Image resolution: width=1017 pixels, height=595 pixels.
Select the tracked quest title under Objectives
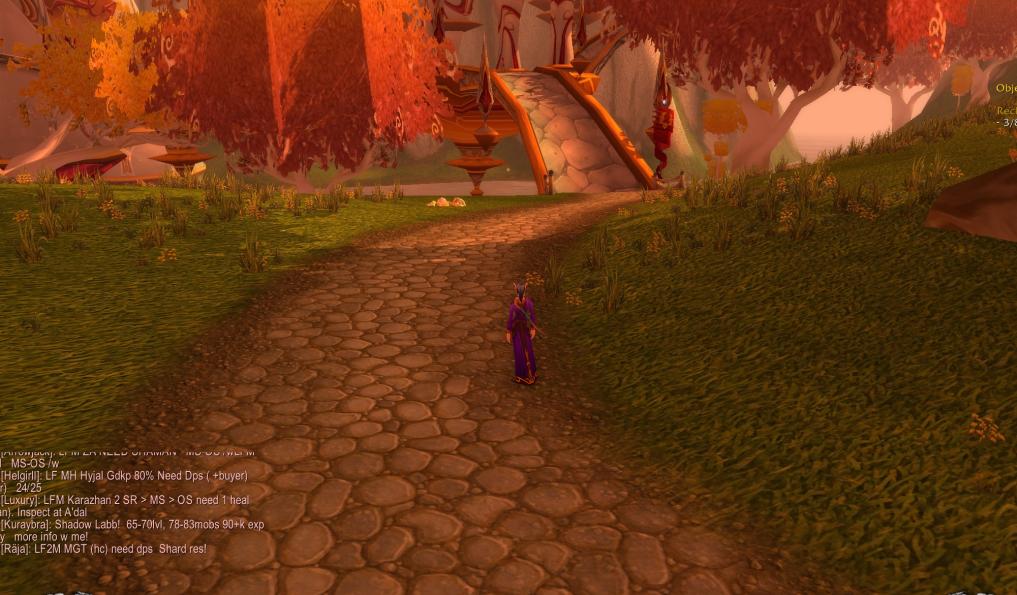pos(1006,110)
